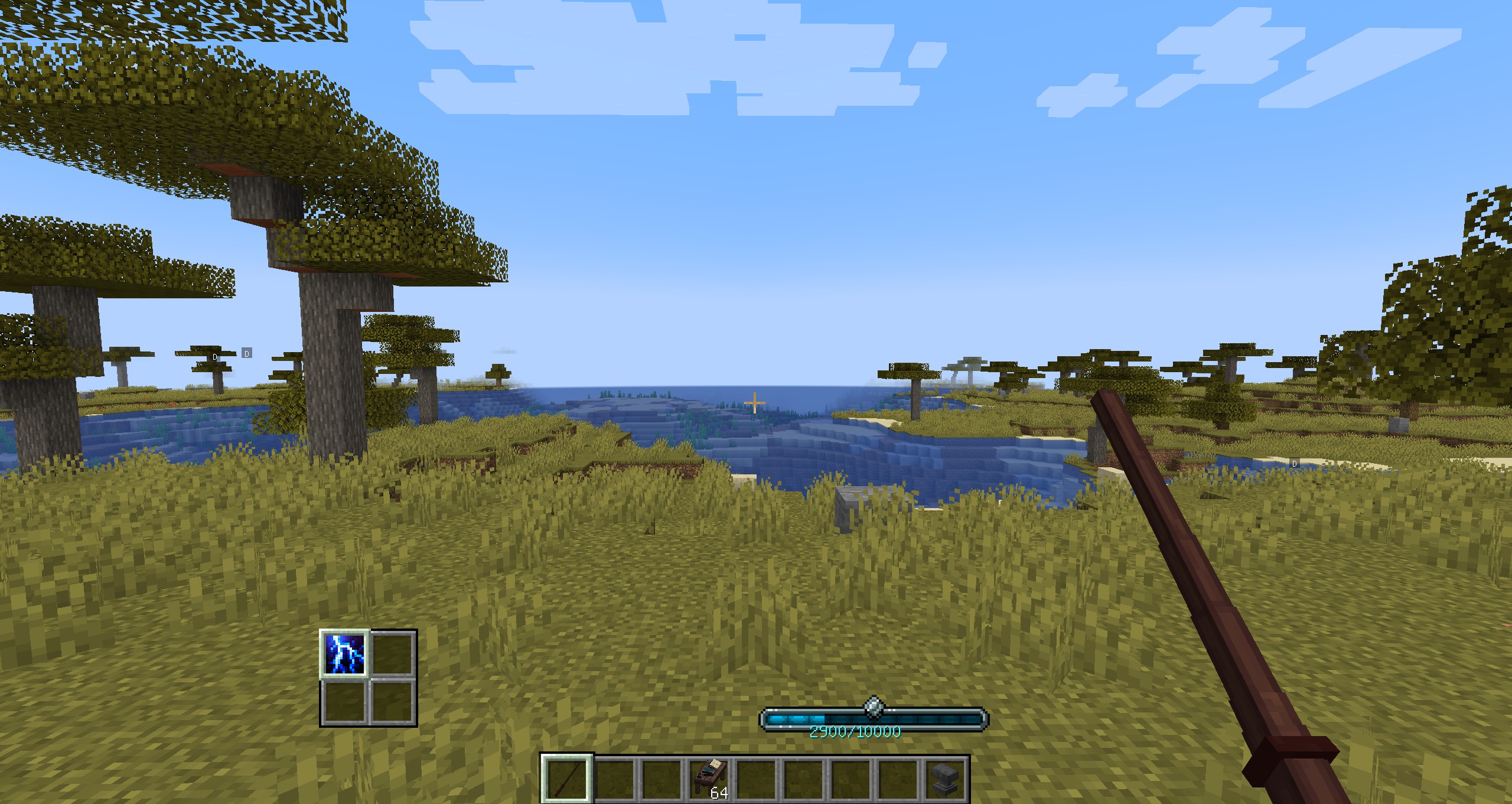Select the lightning spell icon

(x=345, y=655)
